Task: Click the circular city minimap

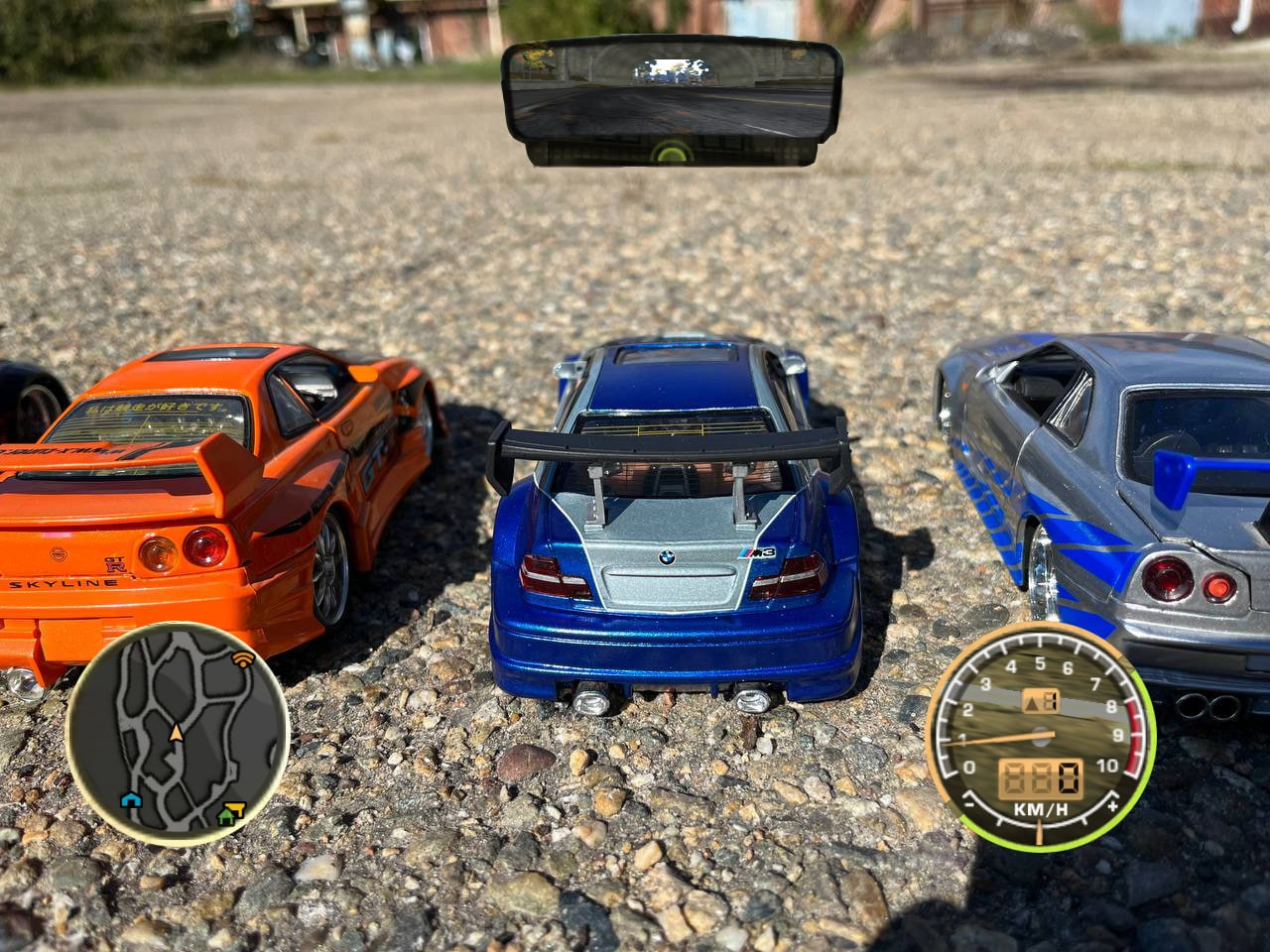Action: [x=177, y=734]
